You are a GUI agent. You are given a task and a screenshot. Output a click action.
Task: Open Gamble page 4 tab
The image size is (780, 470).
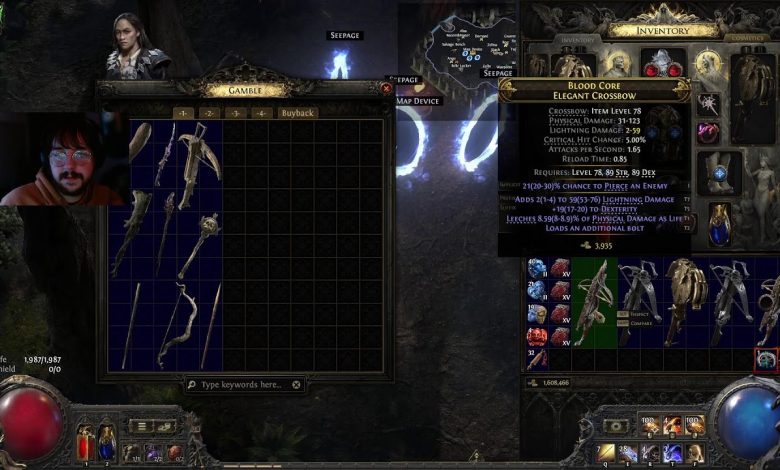pos(261,113)
